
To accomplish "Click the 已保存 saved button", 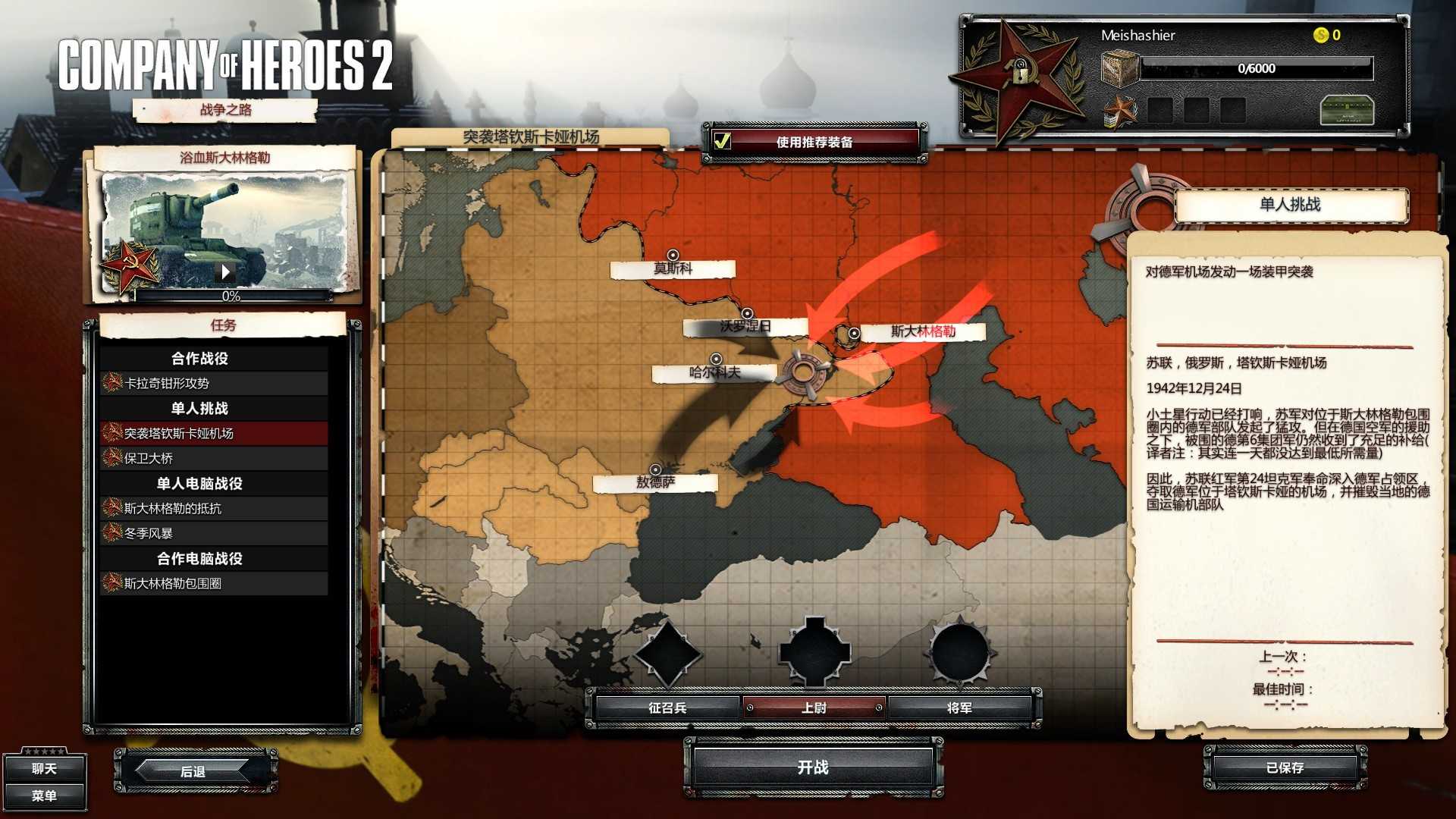I will [1285, 767].
